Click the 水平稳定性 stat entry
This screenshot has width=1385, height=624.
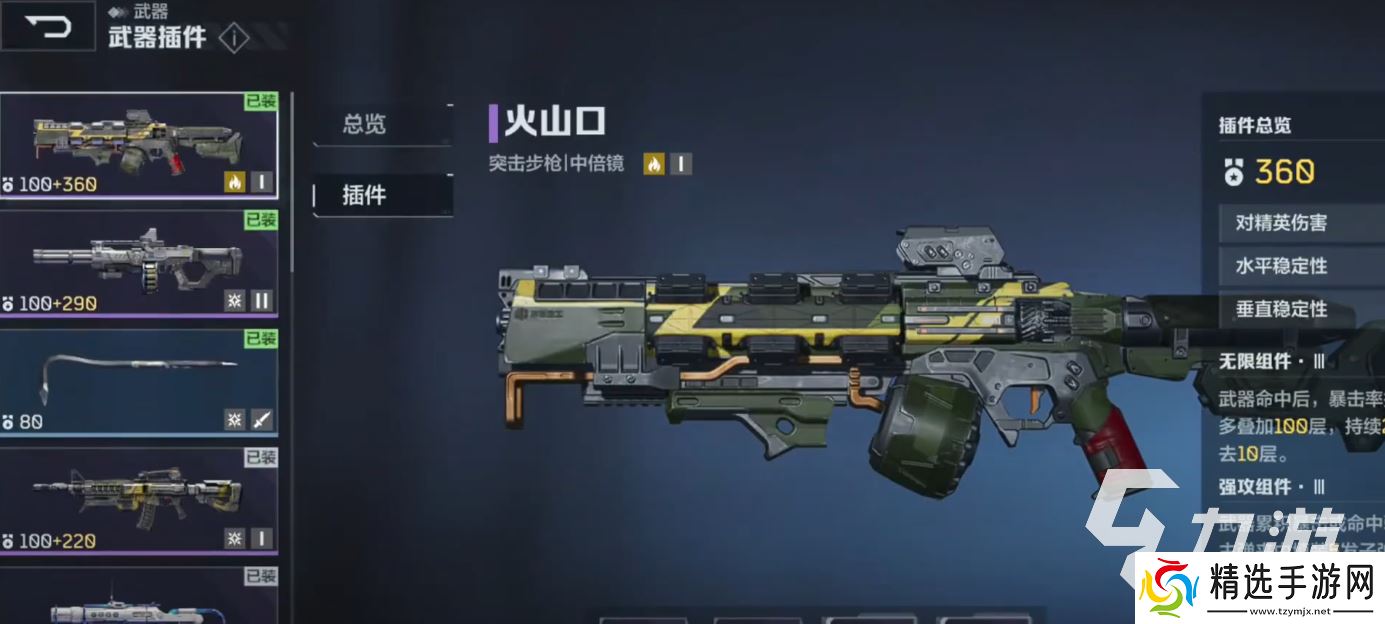coord(1281,266)
